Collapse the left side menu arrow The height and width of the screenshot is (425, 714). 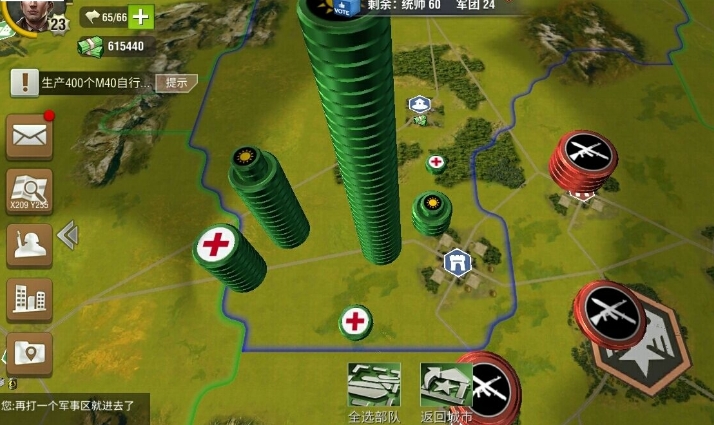coord(67,236)
